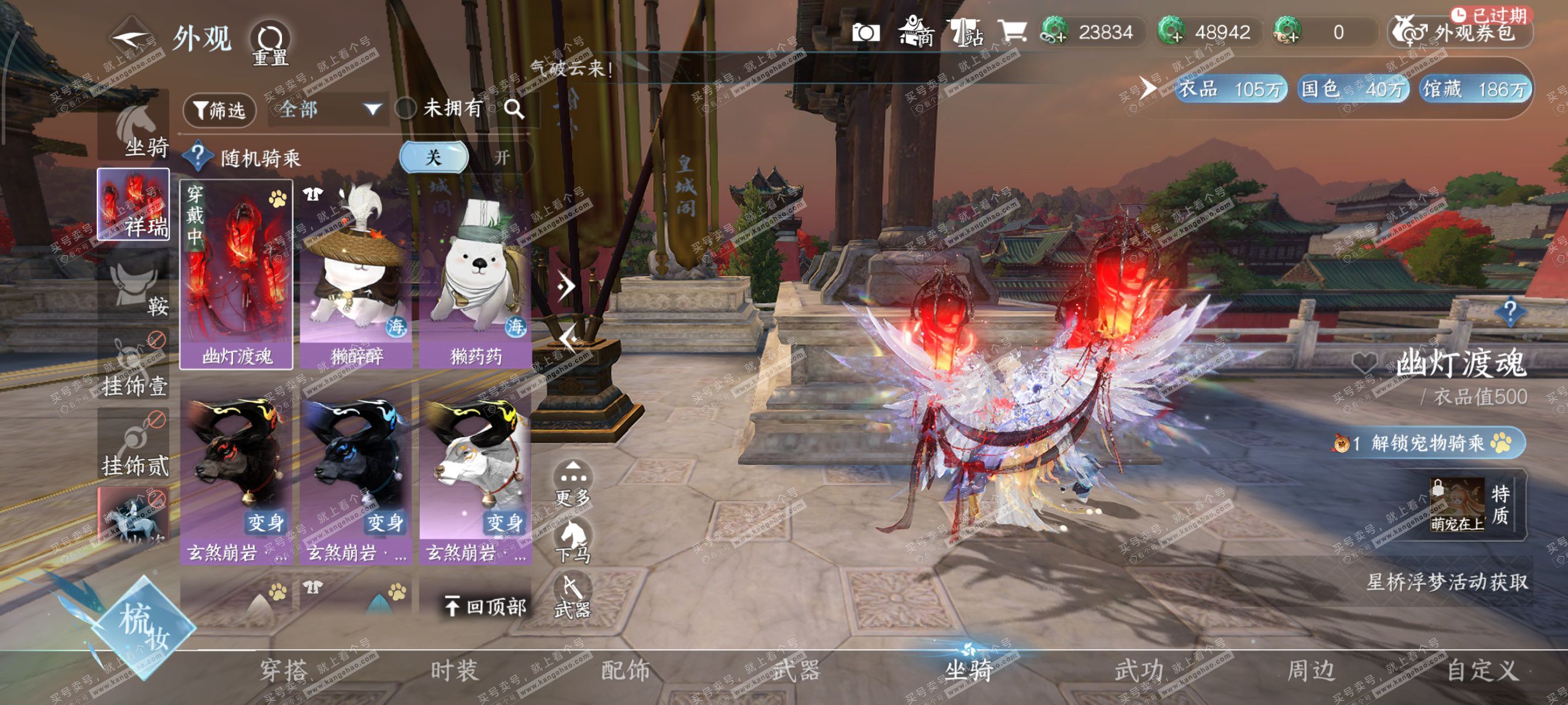The width and height of the screenshot is (1568, 705).
Task: Dismount using the 下马 button
Action: click(572, 541)
